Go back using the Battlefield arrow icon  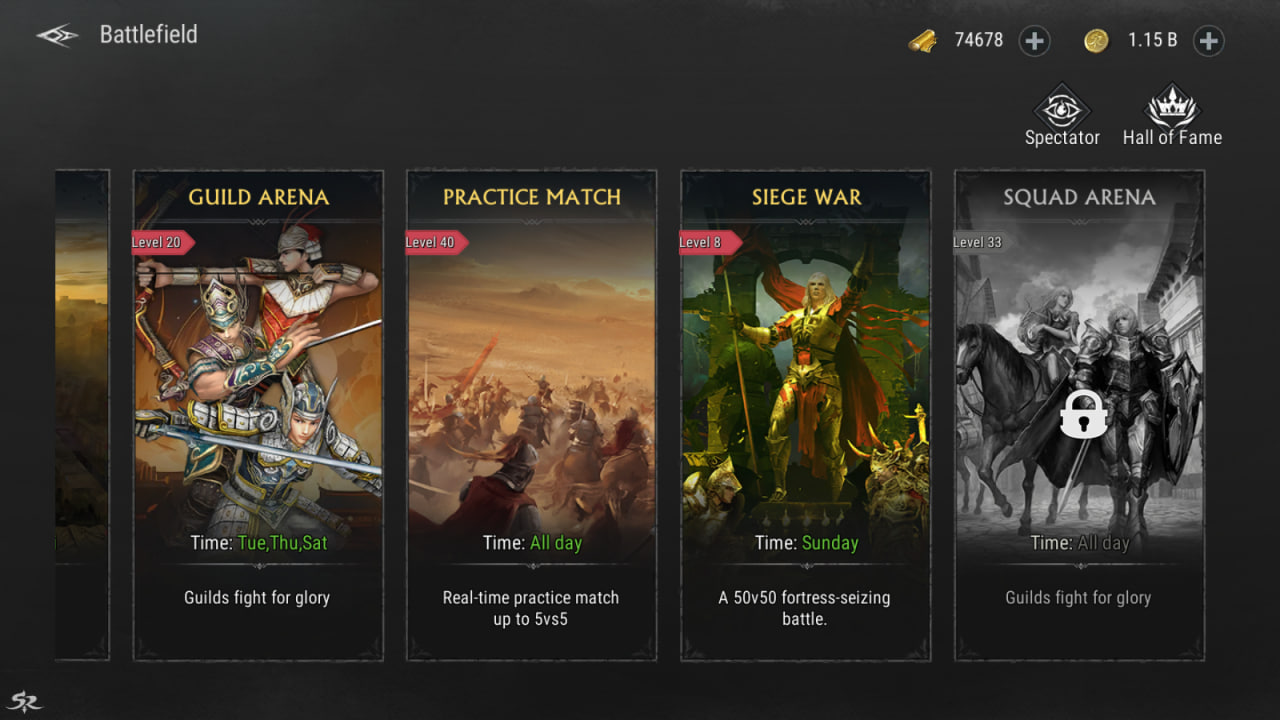click(x=58, y=36)
